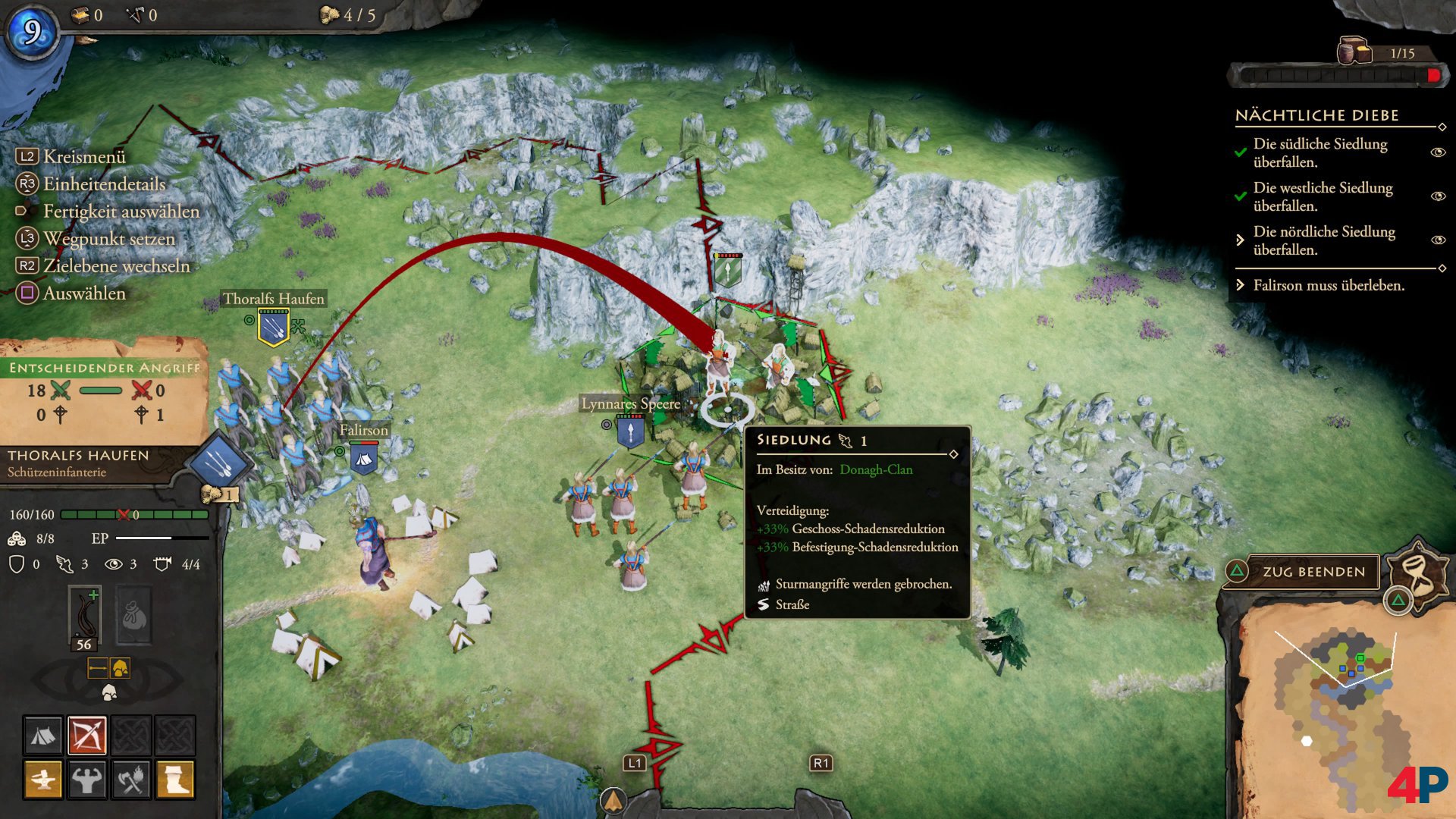Activate the flexing strongman ability
The width and height of the screenshot is (1456, 819).
tap(87, 779)
